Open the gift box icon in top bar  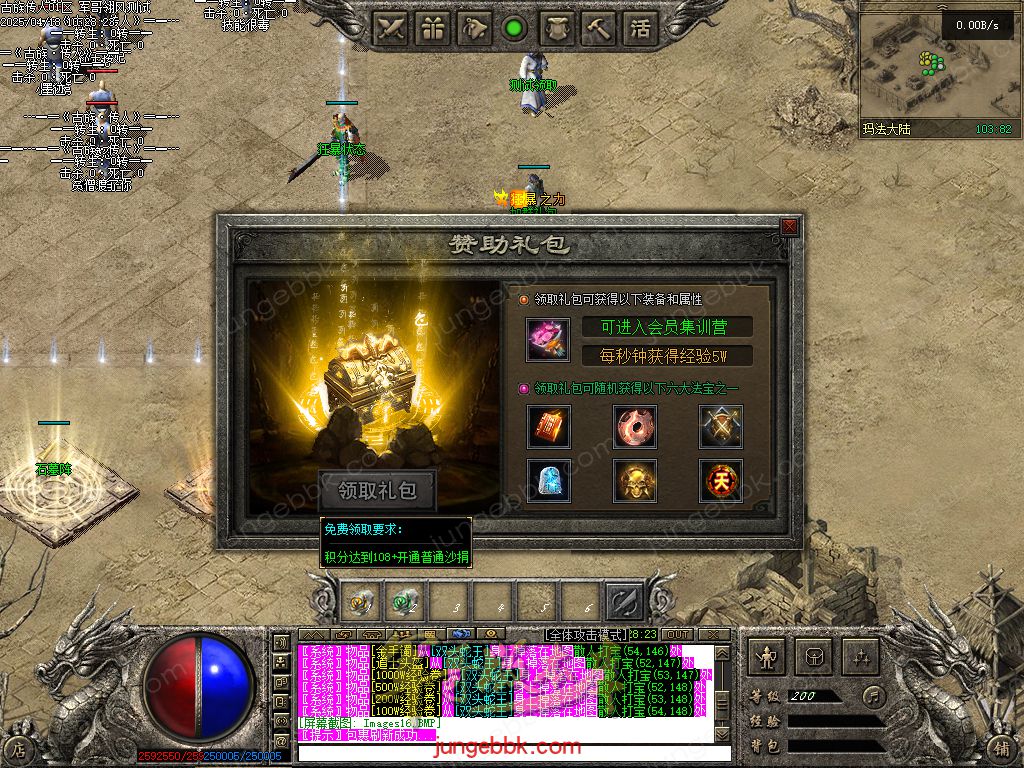[433, 28]
